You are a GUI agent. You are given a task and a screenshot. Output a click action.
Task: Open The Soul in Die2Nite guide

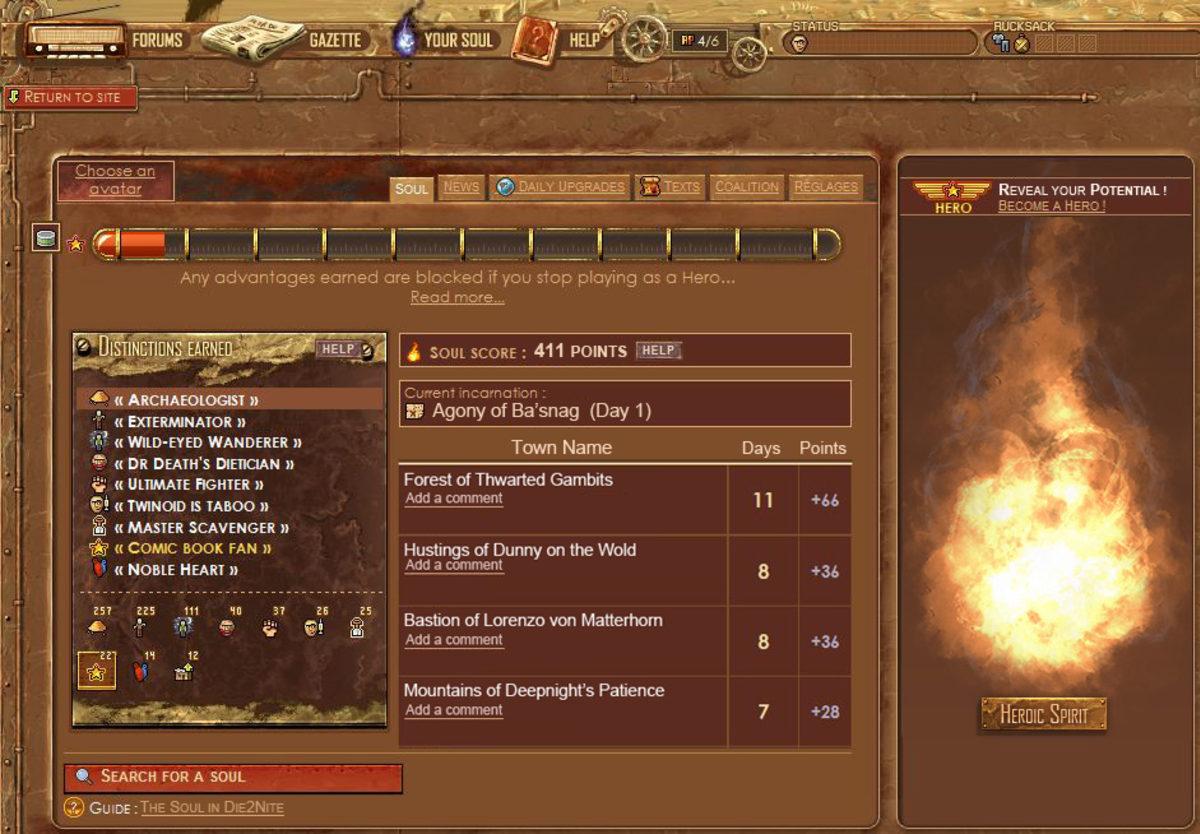(x=211, y=808)
